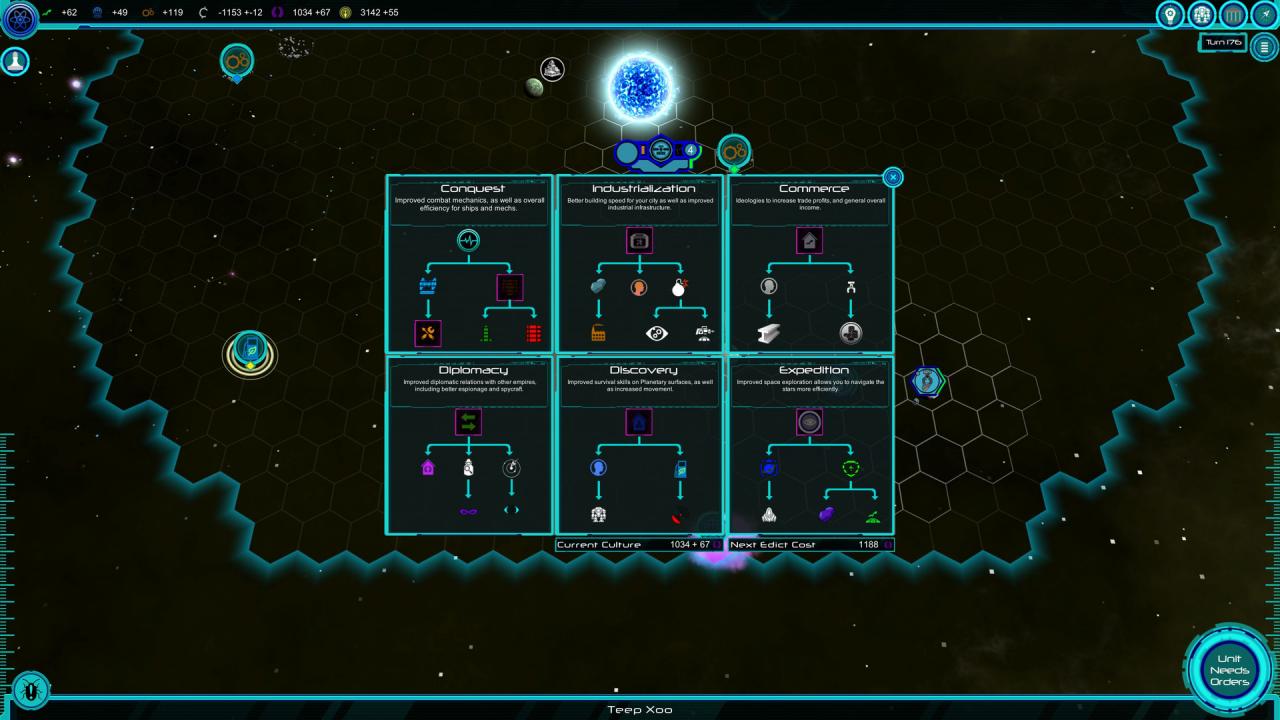Open the pillared building screen in top bar
The height and width of the screenshot is (720, 1280).
[x=1234, y=15]
